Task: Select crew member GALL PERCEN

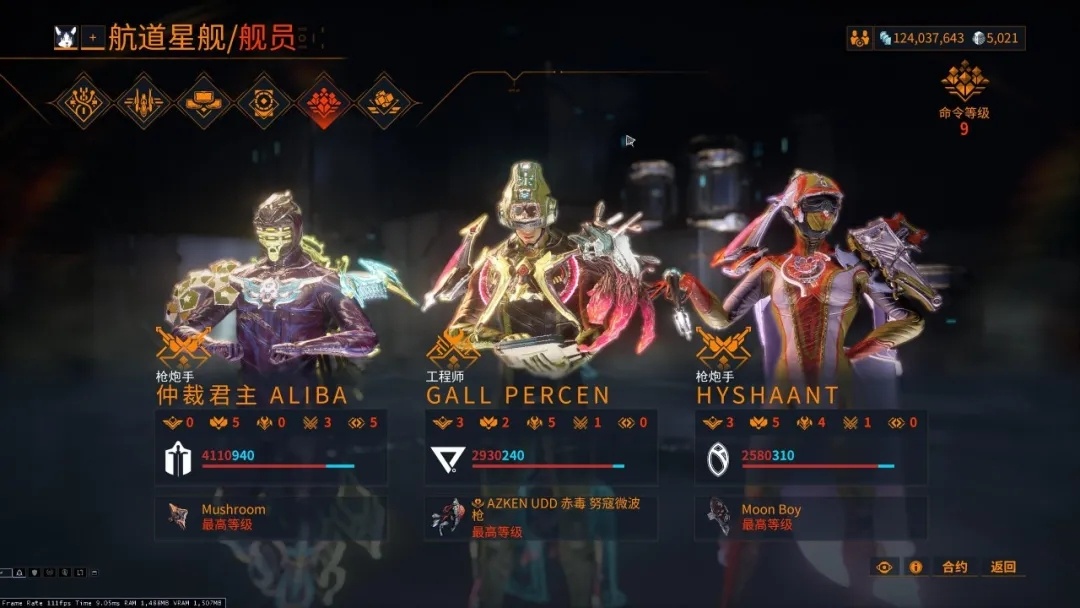Action: 518,395
